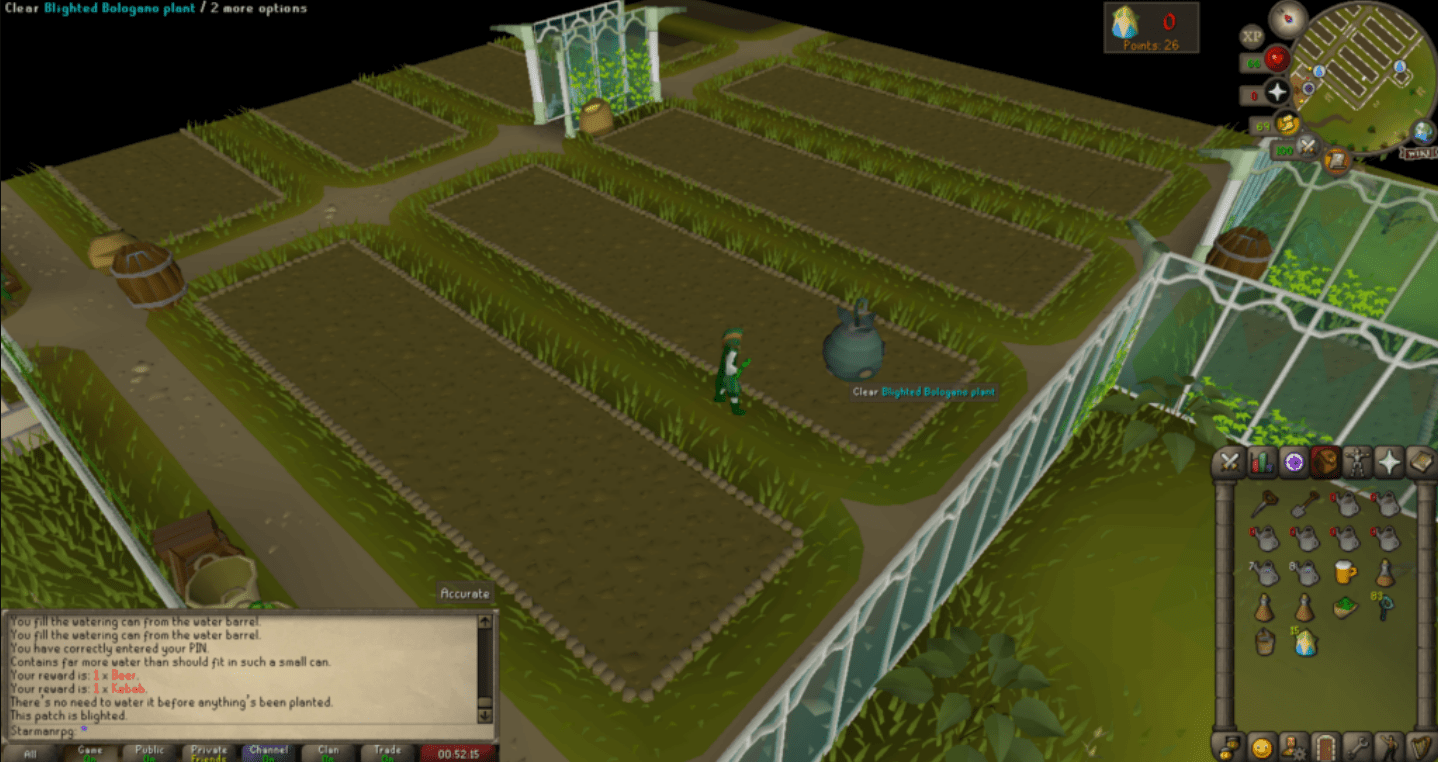Image resolution: width=1438 pixels, height=762 pixels.
Task: Select the Combat options tab
Action: pyautogui.click(x=1228, y=462)
